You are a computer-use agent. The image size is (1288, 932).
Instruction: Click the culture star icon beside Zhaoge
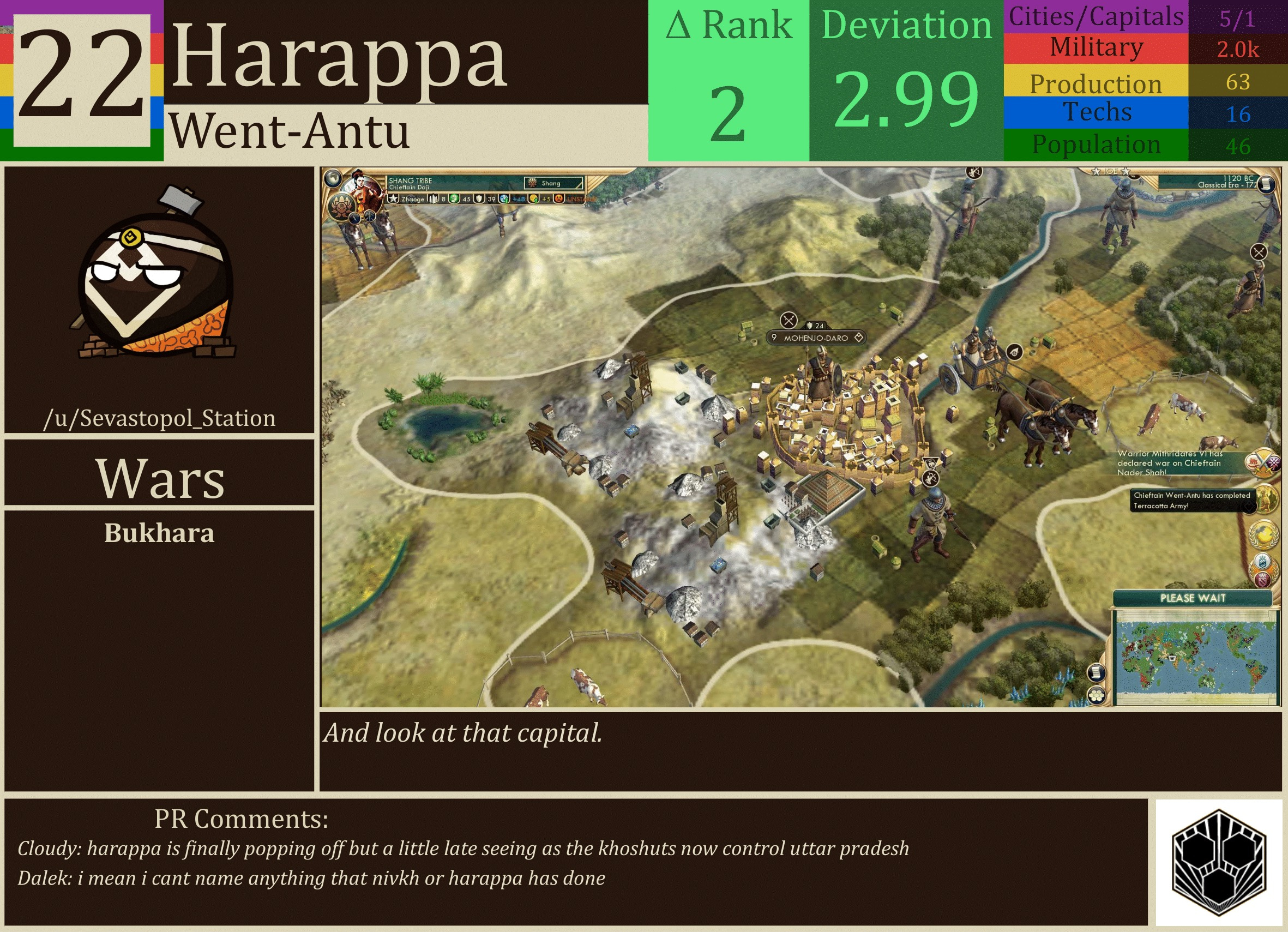[394, 200]
